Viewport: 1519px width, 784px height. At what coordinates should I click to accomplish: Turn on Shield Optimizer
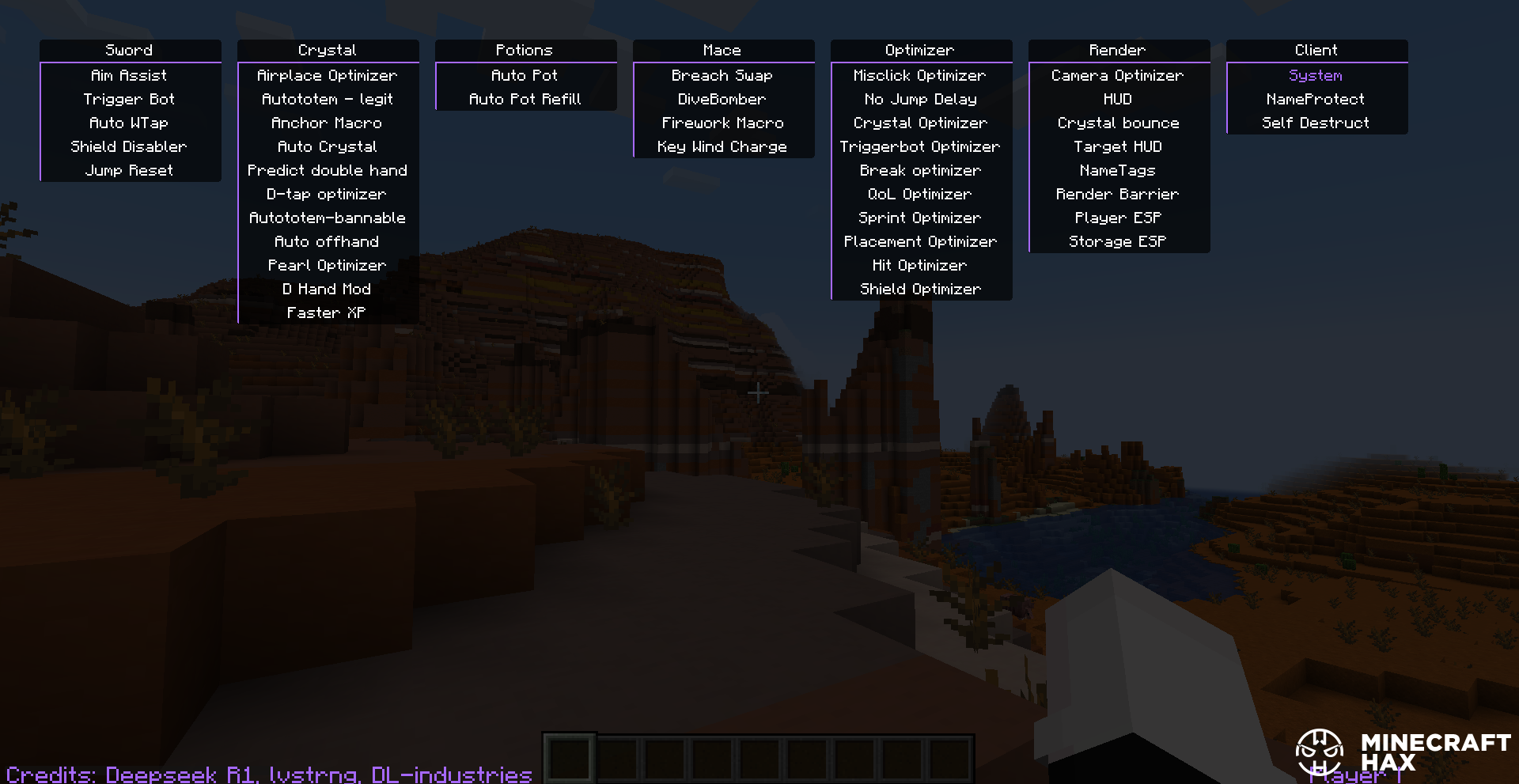click(920, 290)
